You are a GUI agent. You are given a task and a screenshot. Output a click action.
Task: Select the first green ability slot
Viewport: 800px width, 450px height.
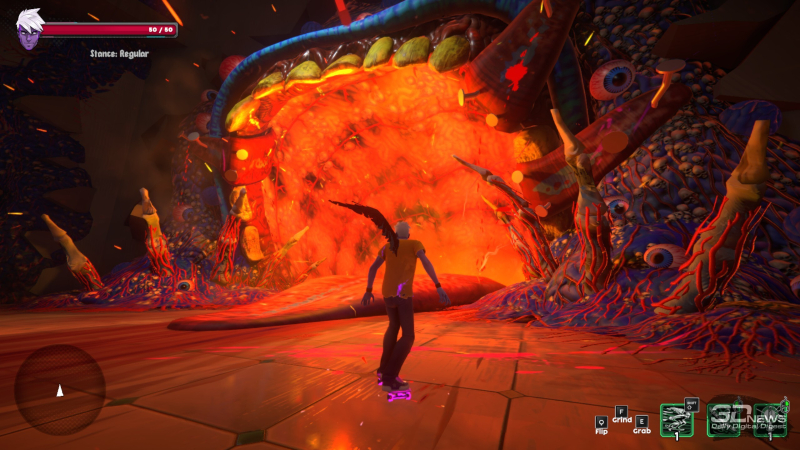pyautogui.click(x=676, y=420)
